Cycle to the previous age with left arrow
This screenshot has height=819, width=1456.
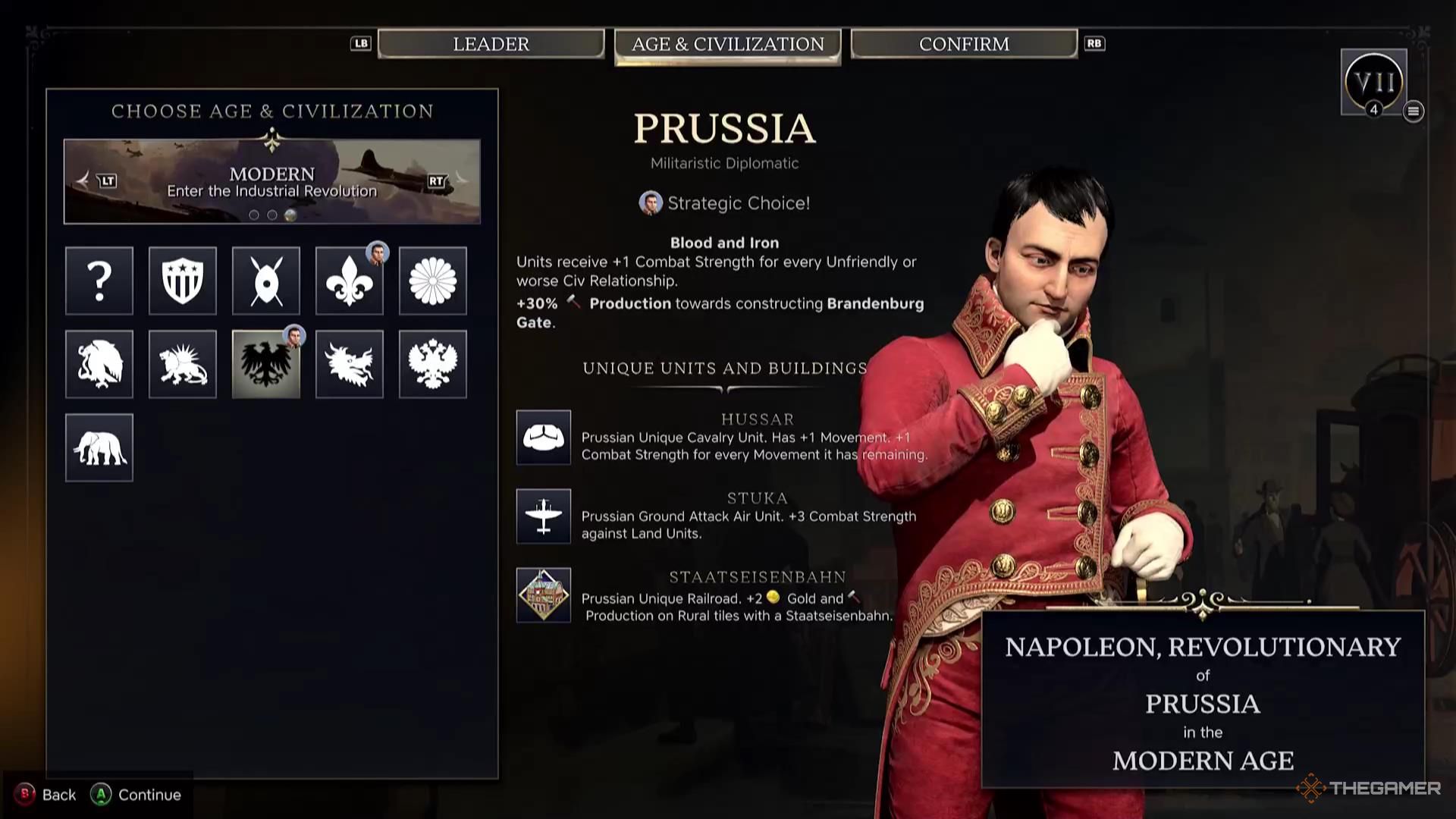(x=84, y=180)
